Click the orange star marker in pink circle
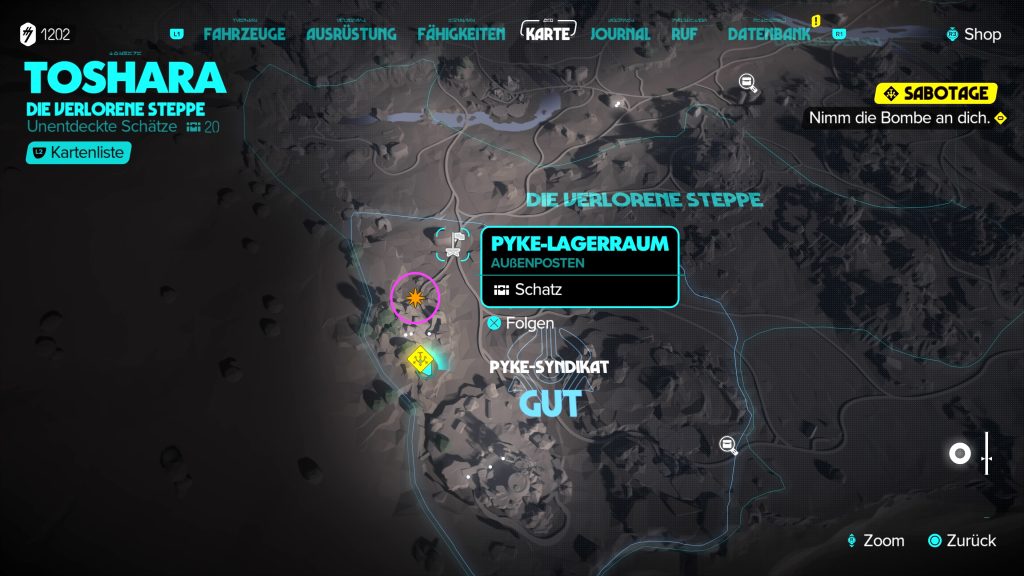The width and height of the screenshot is (1024, 576). 415,296
